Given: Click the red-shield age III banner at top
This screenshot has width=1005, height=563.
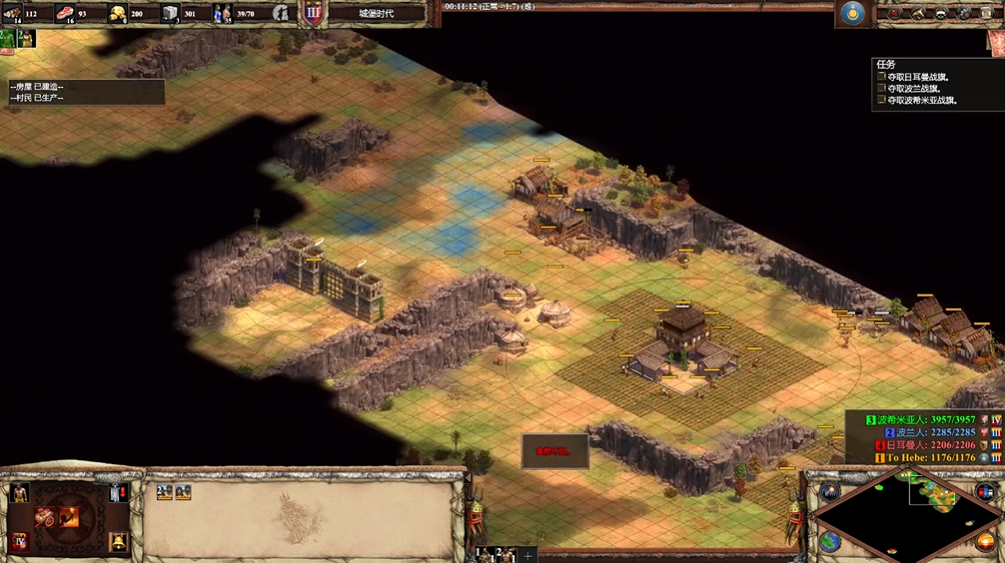Looking at the screenshot, I should [x=313, y=14].
